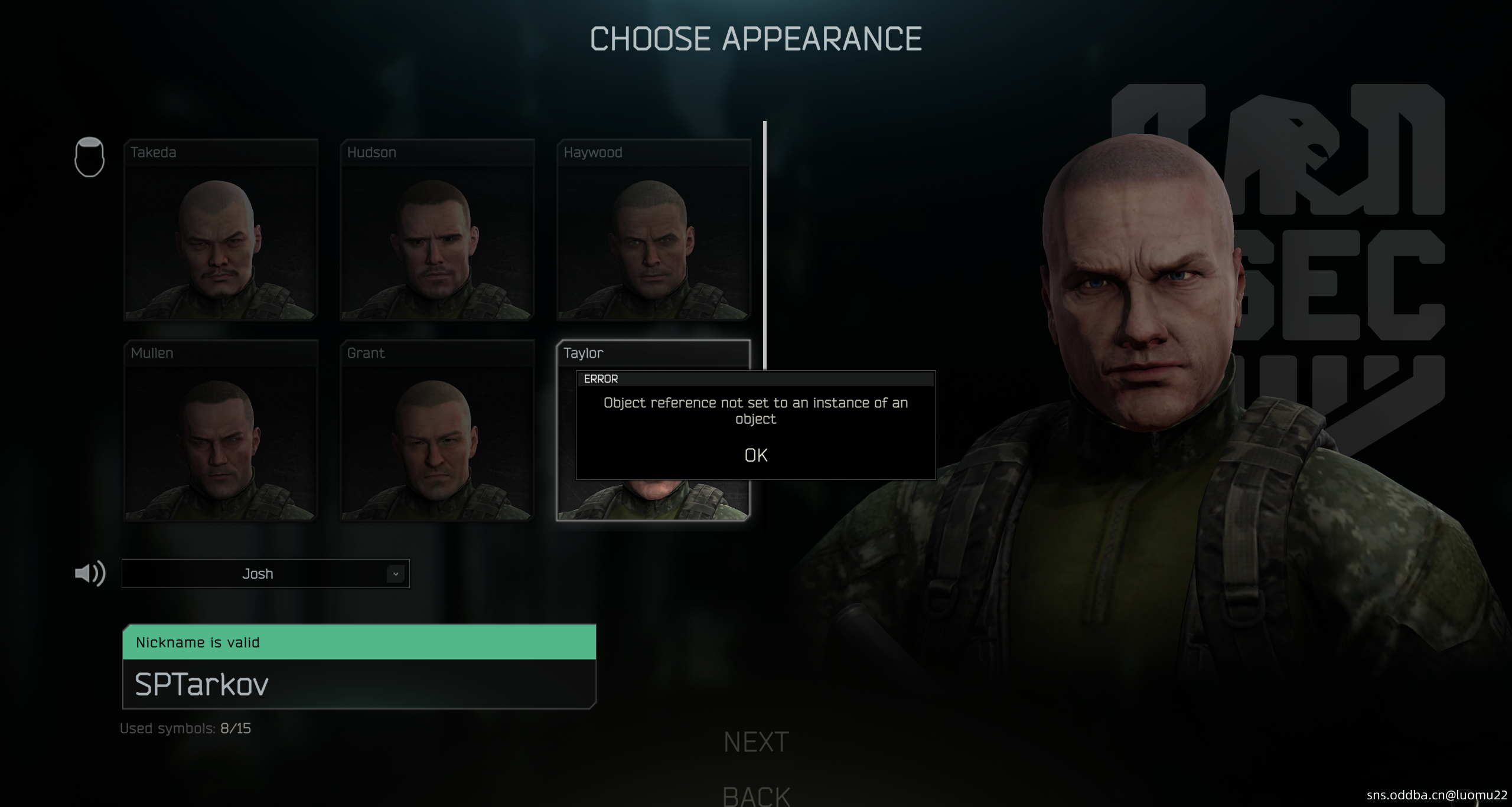
Task: Choose the Grant head portrait
Action: coord(437,430)
